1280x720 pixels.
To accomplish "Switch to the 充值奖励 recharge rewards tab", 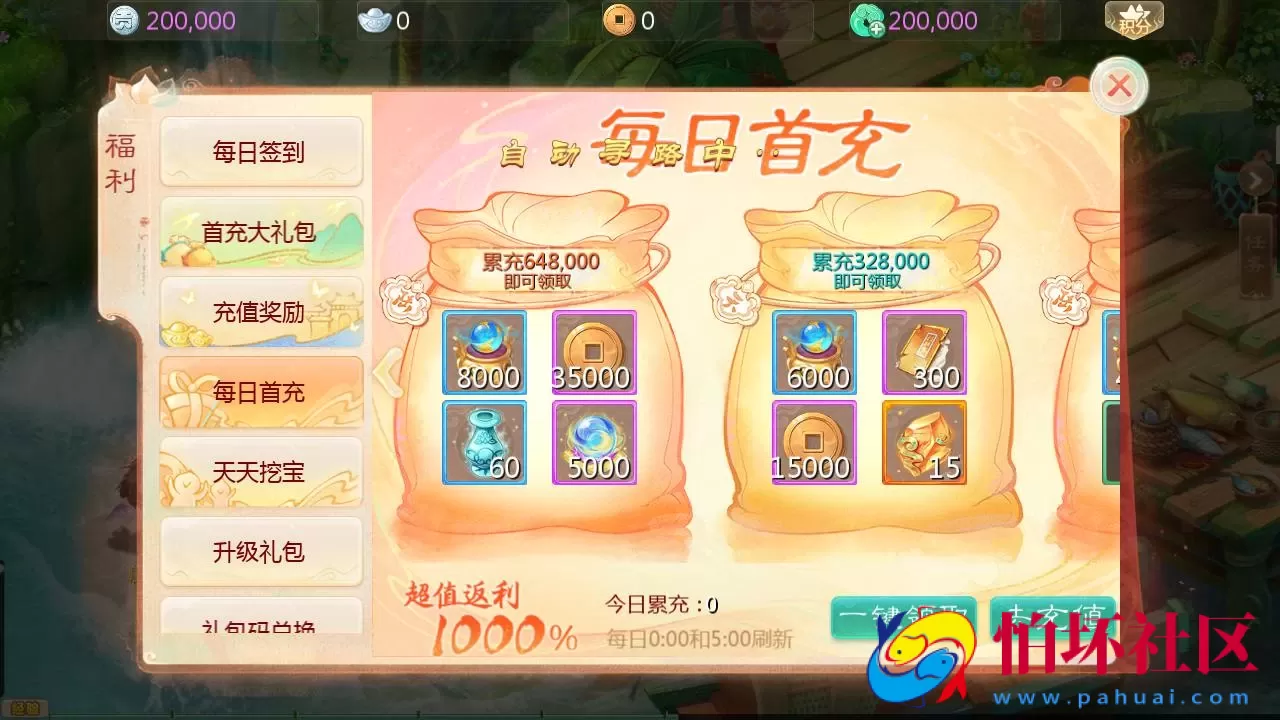I will coord(261,312).
